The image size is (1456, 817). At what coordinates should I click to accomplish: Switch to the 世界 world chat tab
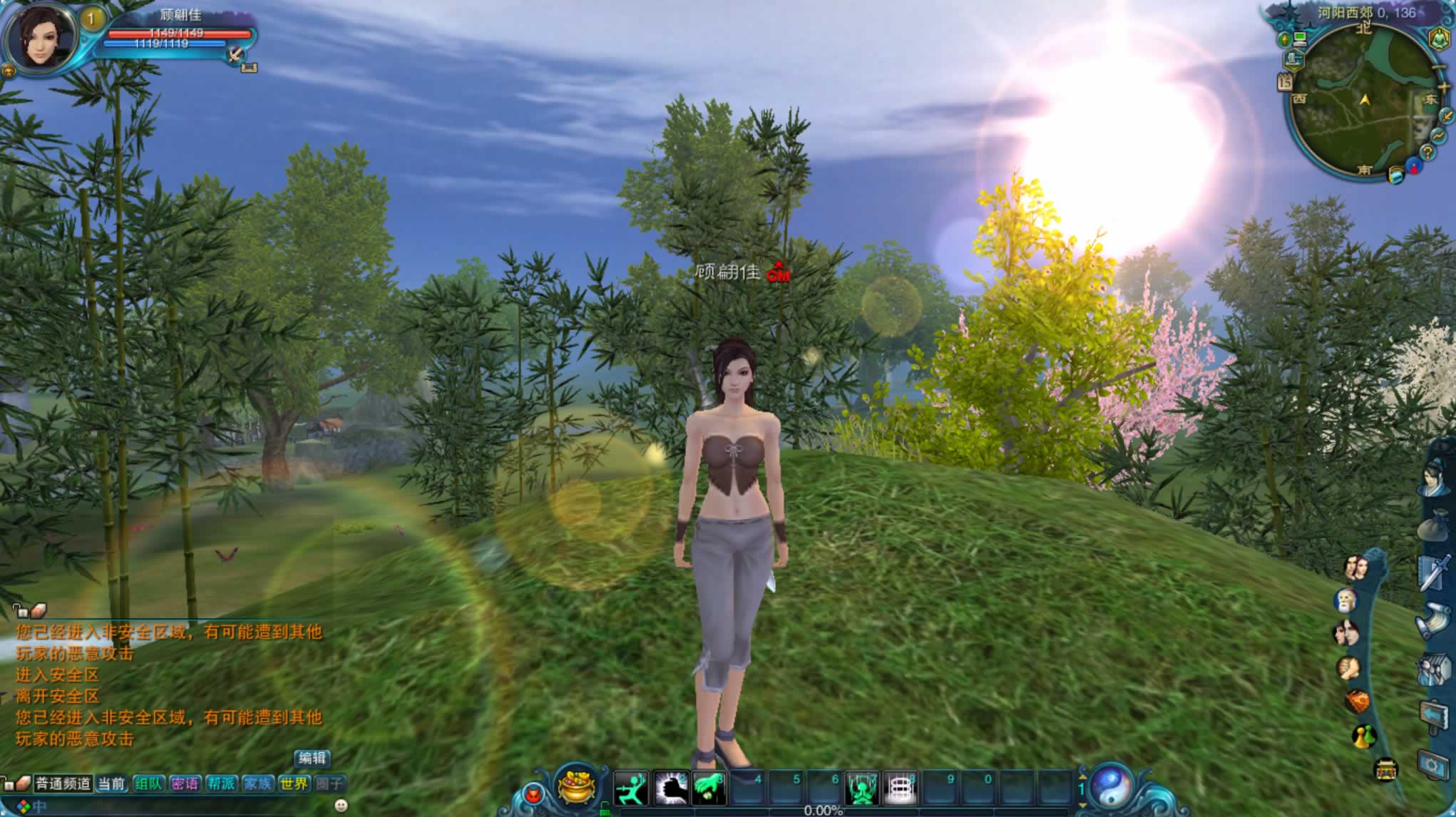(x=294, y=784)
